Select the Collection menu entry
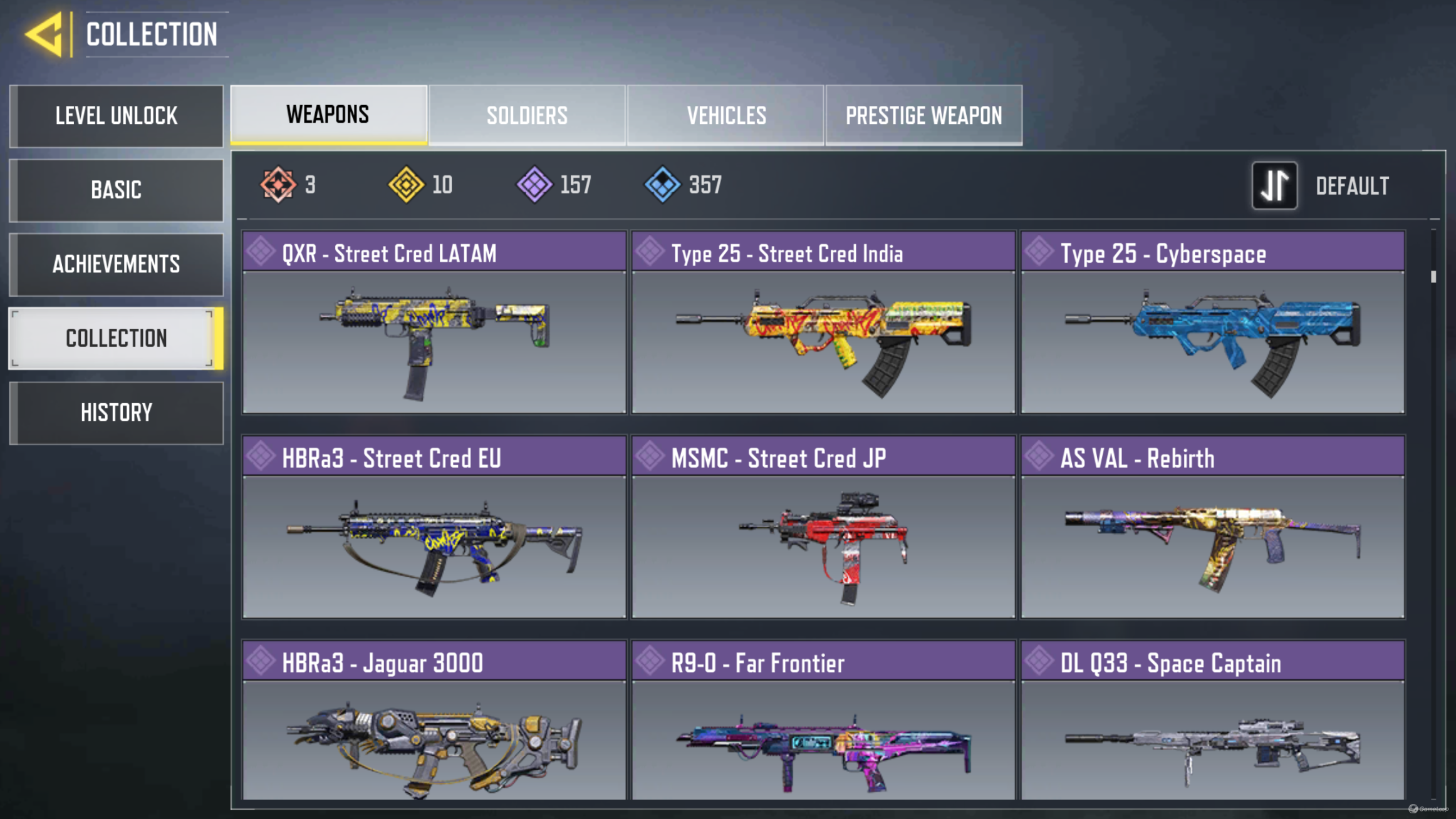Image resolution: width=1456 pixels, height=819 pixels. tap(117, 339)
